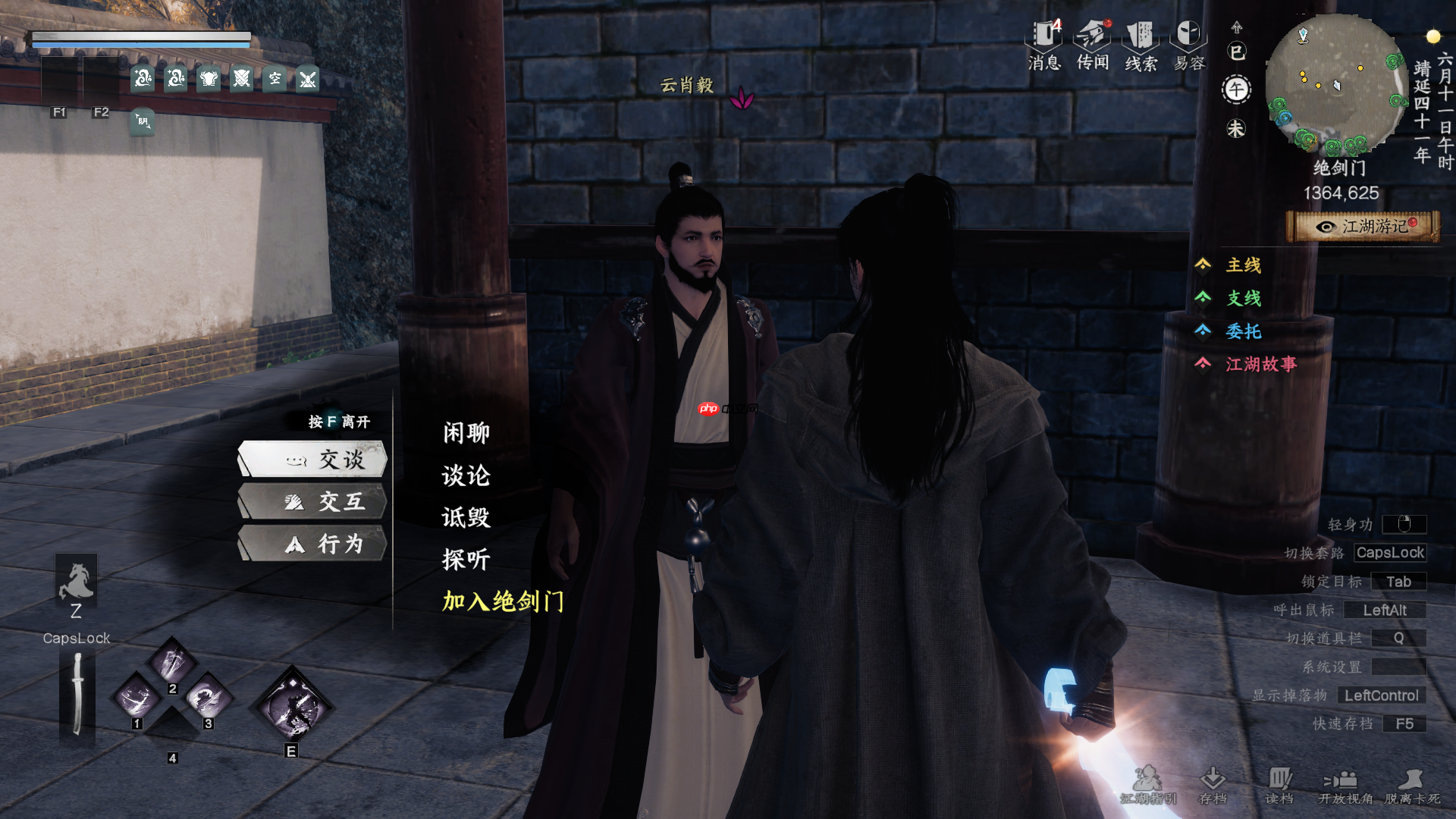Open the 线索 clues panel
This screenshot has height=819, width=1456.
pos(1141,45)
